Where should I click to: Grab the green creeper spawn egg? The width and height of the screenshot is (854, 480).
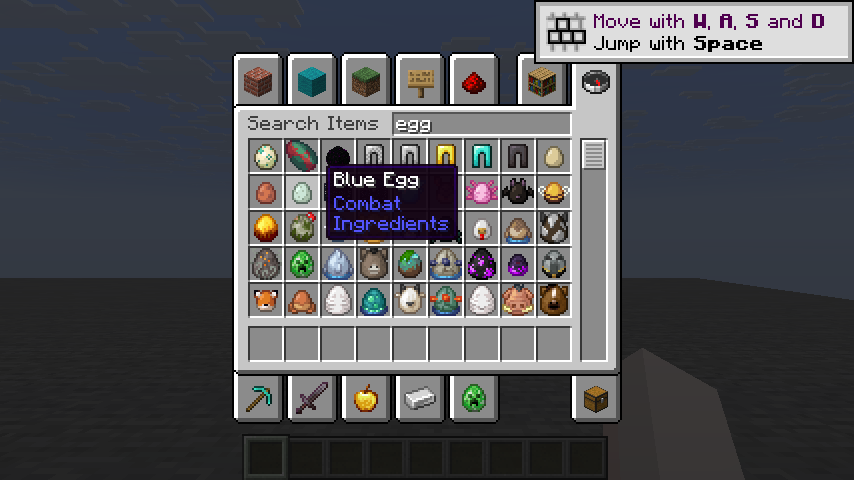301,264
